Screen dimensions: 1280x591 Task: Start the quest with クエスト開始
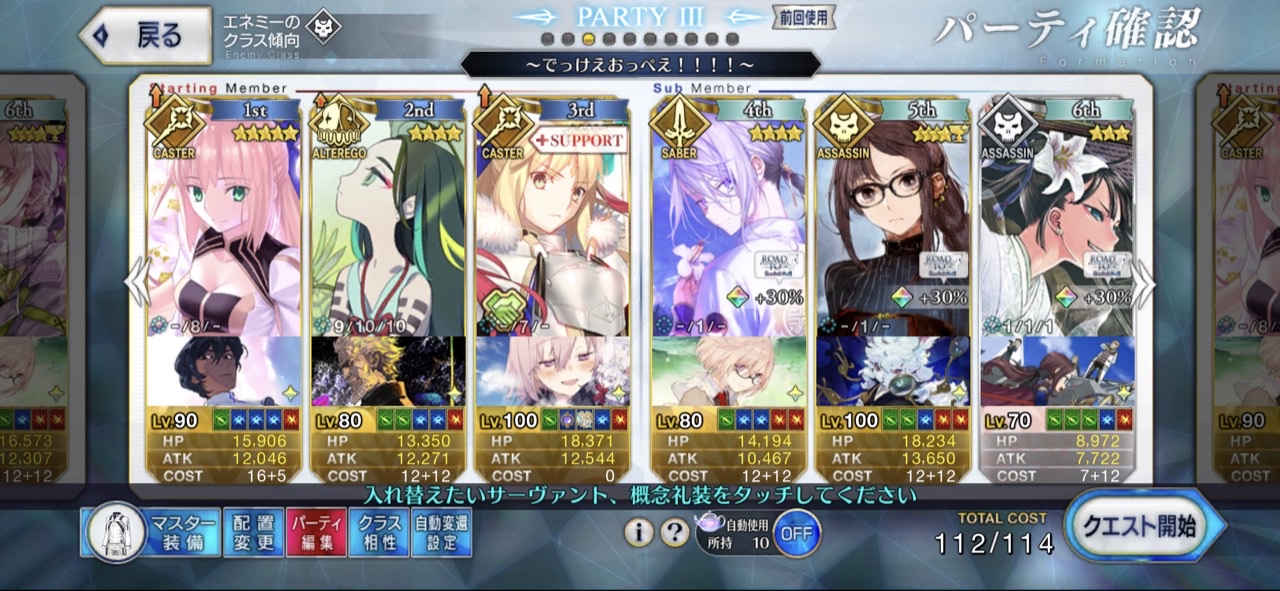coord(1144,527)
